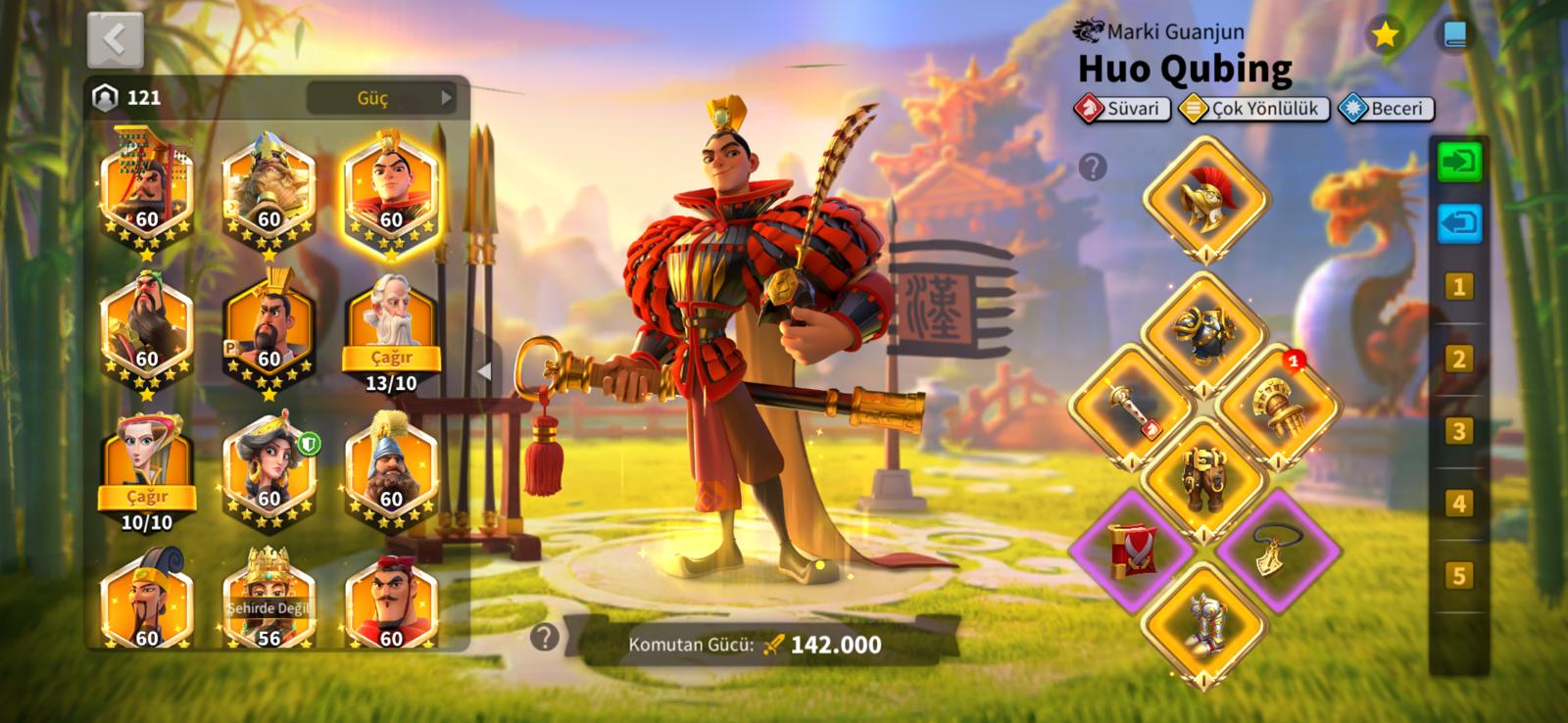Image resolution: width=1568 pixels, height=723 pixels.
Task: Open the blue book icon
Action: point(1454,36)
